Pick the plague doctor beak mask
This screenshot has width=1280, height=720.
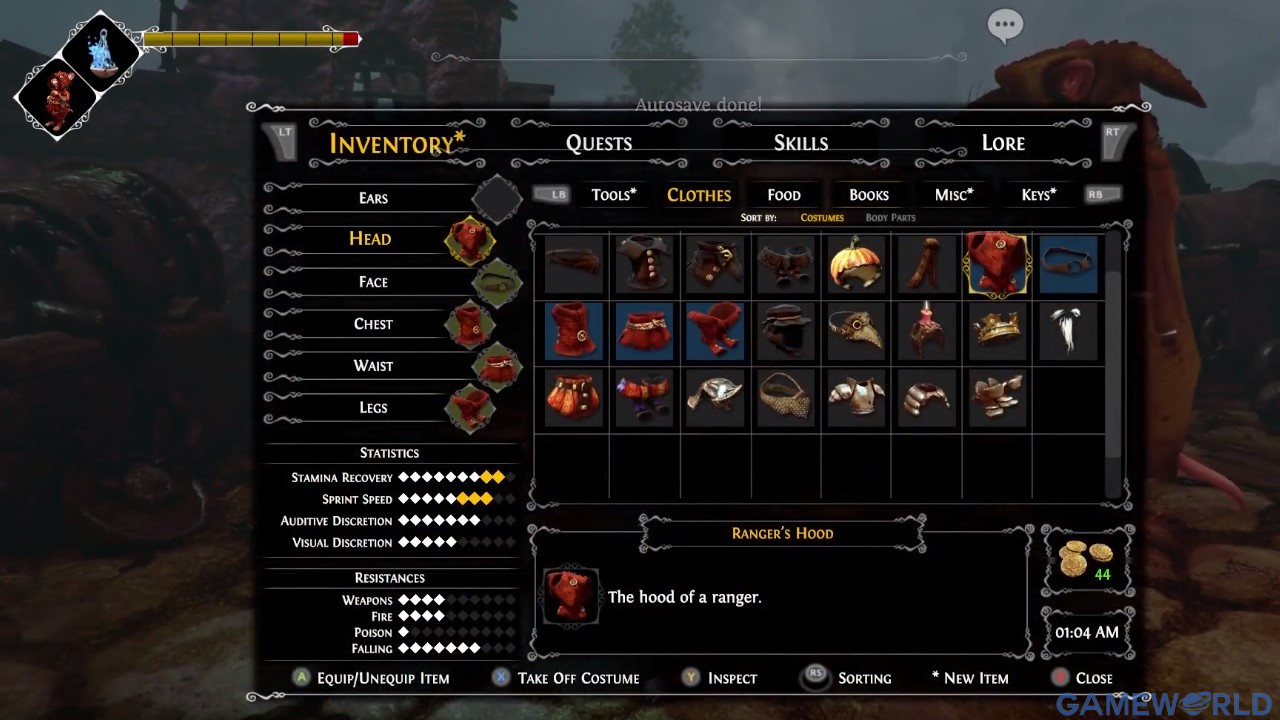pyautogui.click(x=857, y=331)
